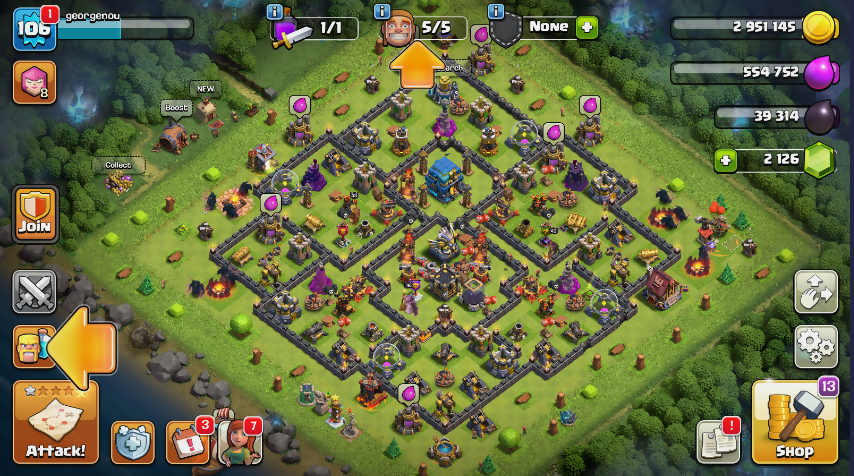This screenshot has height=476, width=854.
Task: Open the crossed swords battle menu
Action: [x=35, y=292]
